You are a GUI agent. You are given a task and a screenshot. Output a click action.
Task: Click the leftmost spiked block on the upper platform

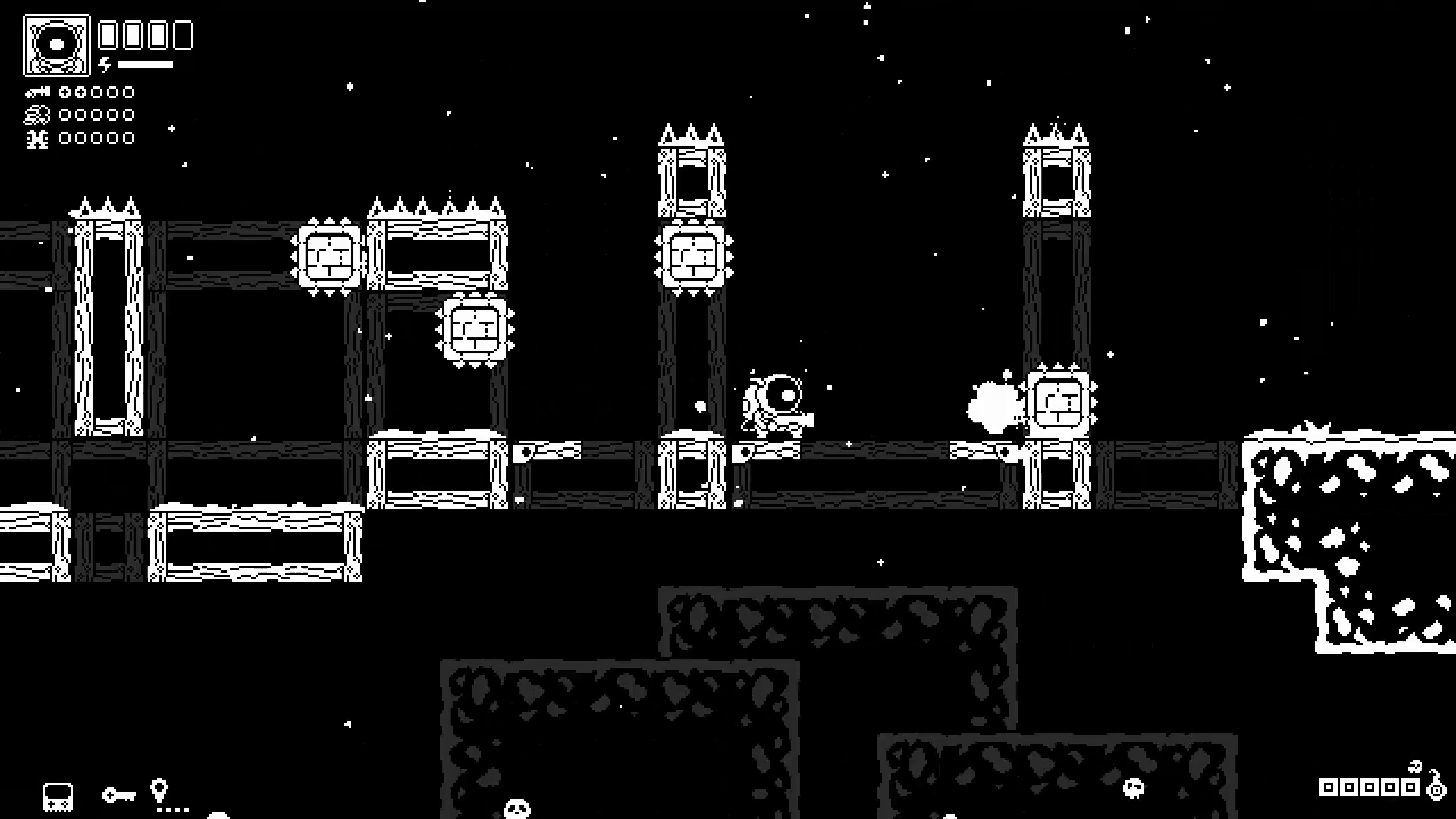coord(328,255)
